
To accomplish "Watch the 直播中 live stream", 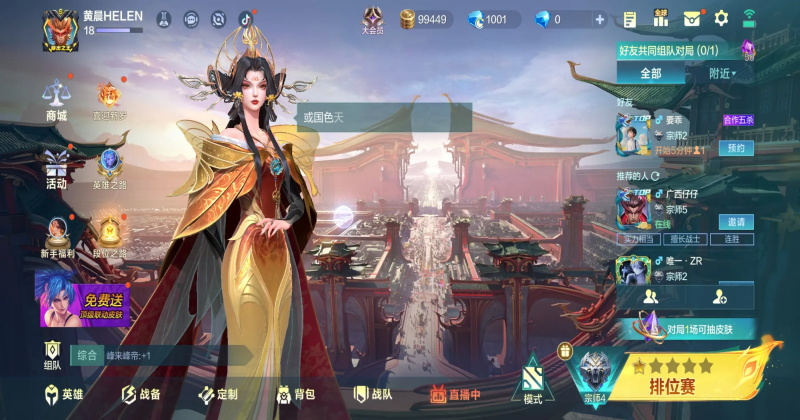I will tap(455, 394).
